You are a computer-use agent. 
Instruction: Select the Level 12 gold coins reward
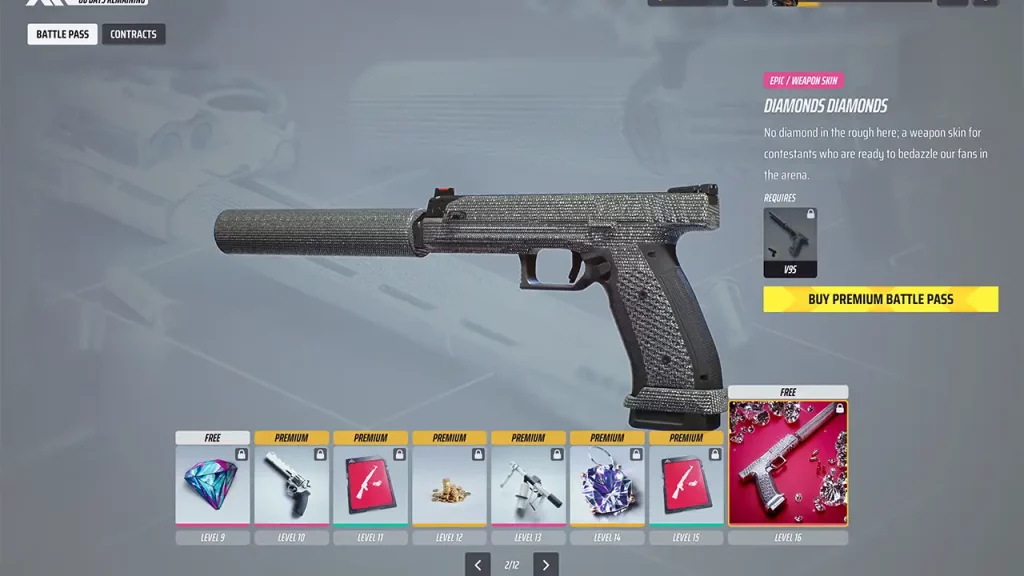pos(449,485)
